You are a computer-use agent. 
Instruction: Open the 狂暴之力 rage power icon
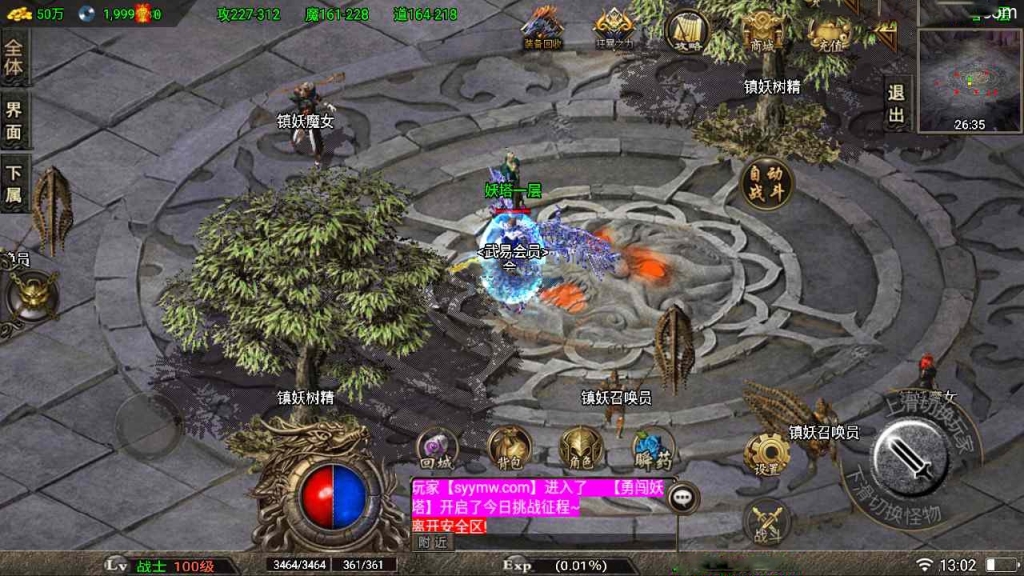(614, 27)
